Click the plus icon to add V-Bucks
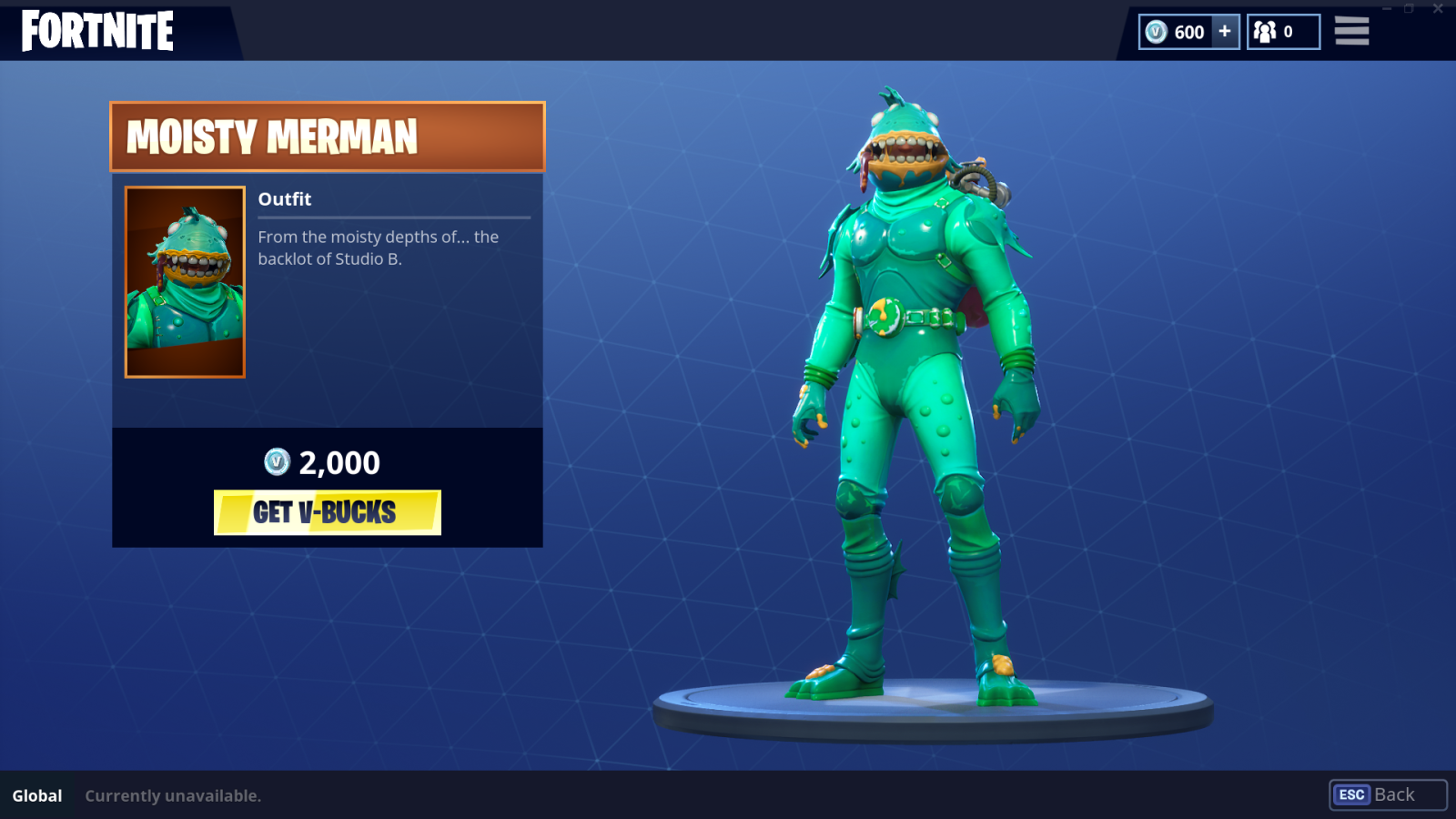This screenshot has height=819, width=1456. pyautogui.click(x=1224, y=31)
